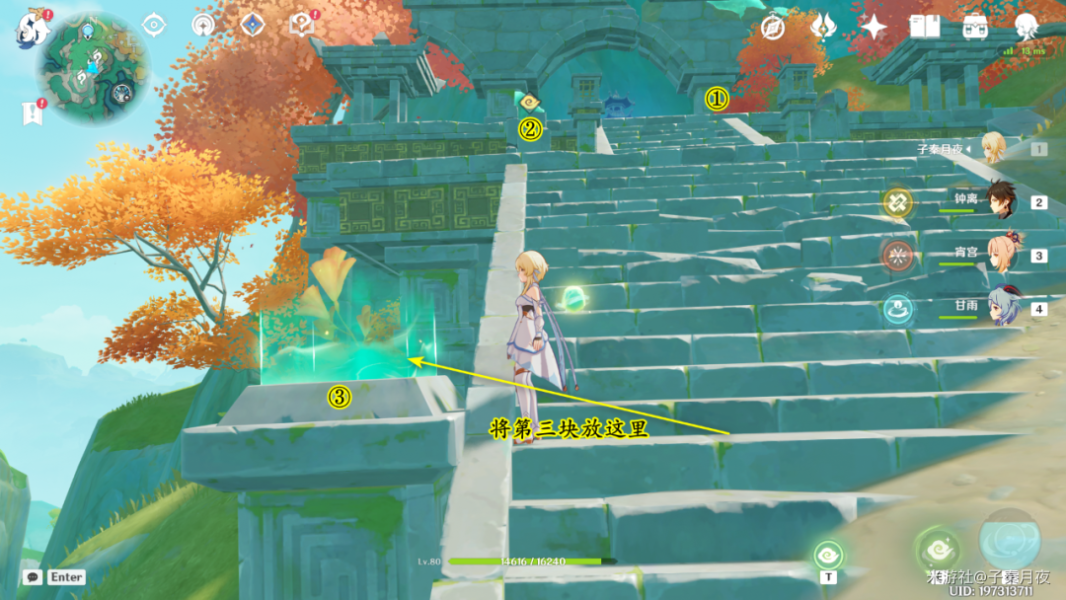The image size is (1066, 600).
Task: Trigger the large blue elemental burst orb
Action: coord(1010,541)
